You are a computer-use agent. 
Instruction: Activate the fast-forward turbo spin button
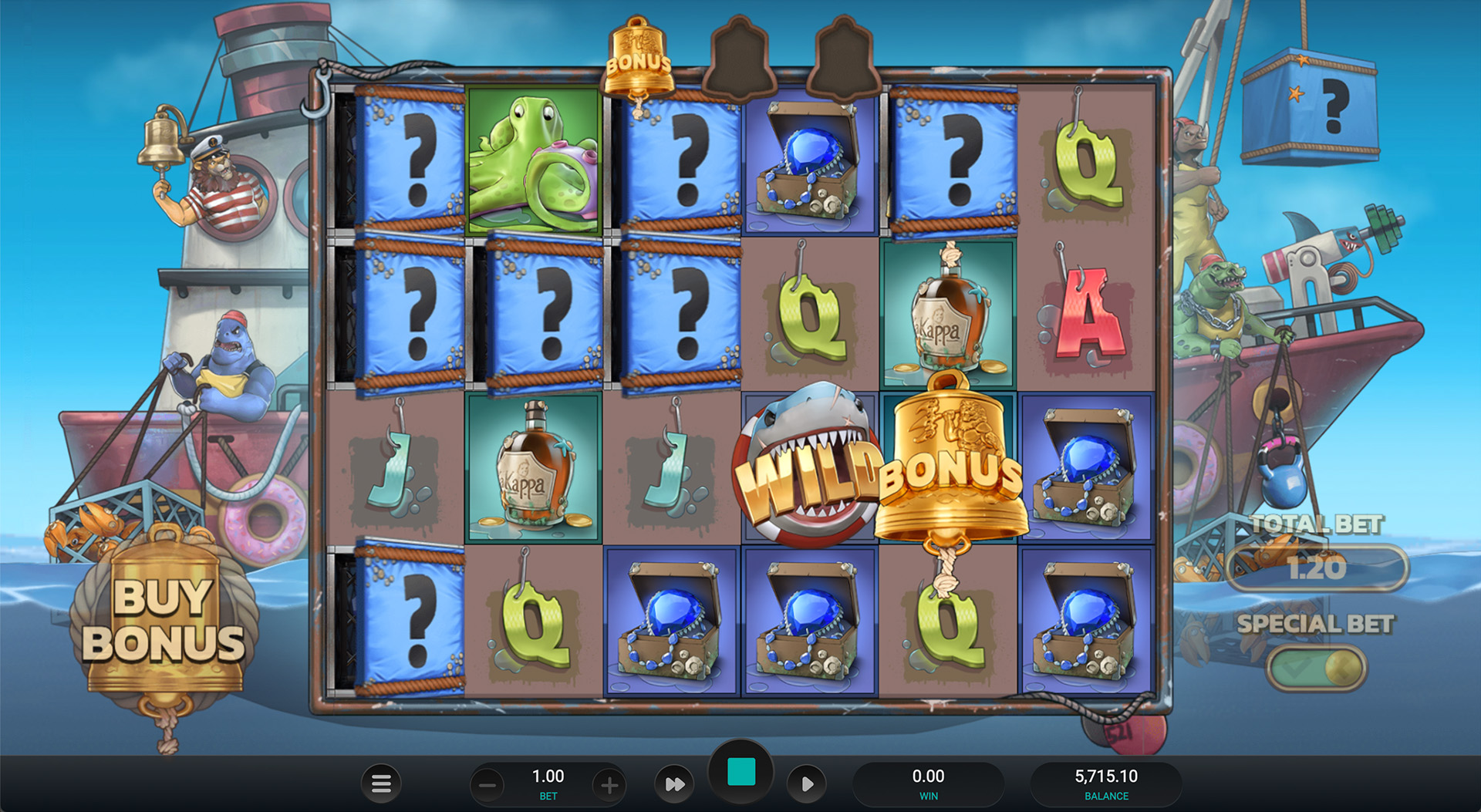pyautogui.click(x=674, y=784)
